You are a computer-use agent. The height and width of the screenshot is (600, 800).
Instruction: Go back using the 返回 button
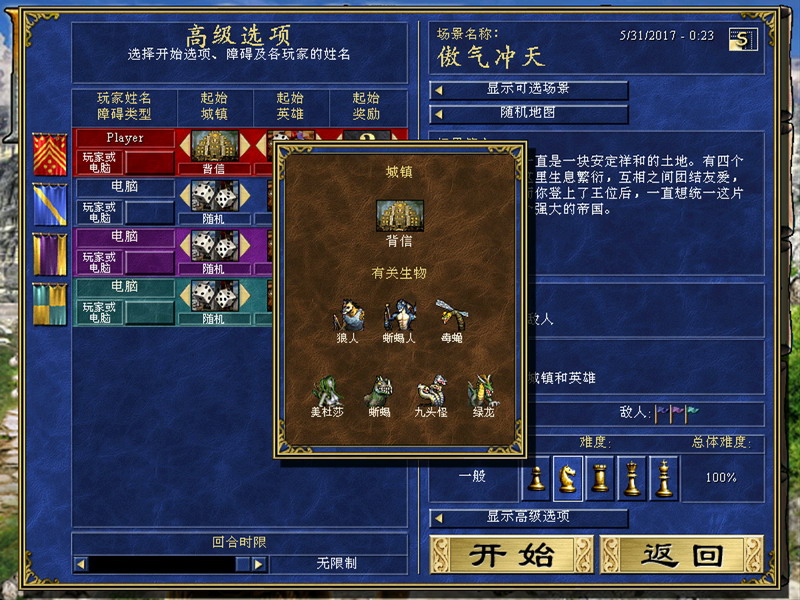[681, 555]
